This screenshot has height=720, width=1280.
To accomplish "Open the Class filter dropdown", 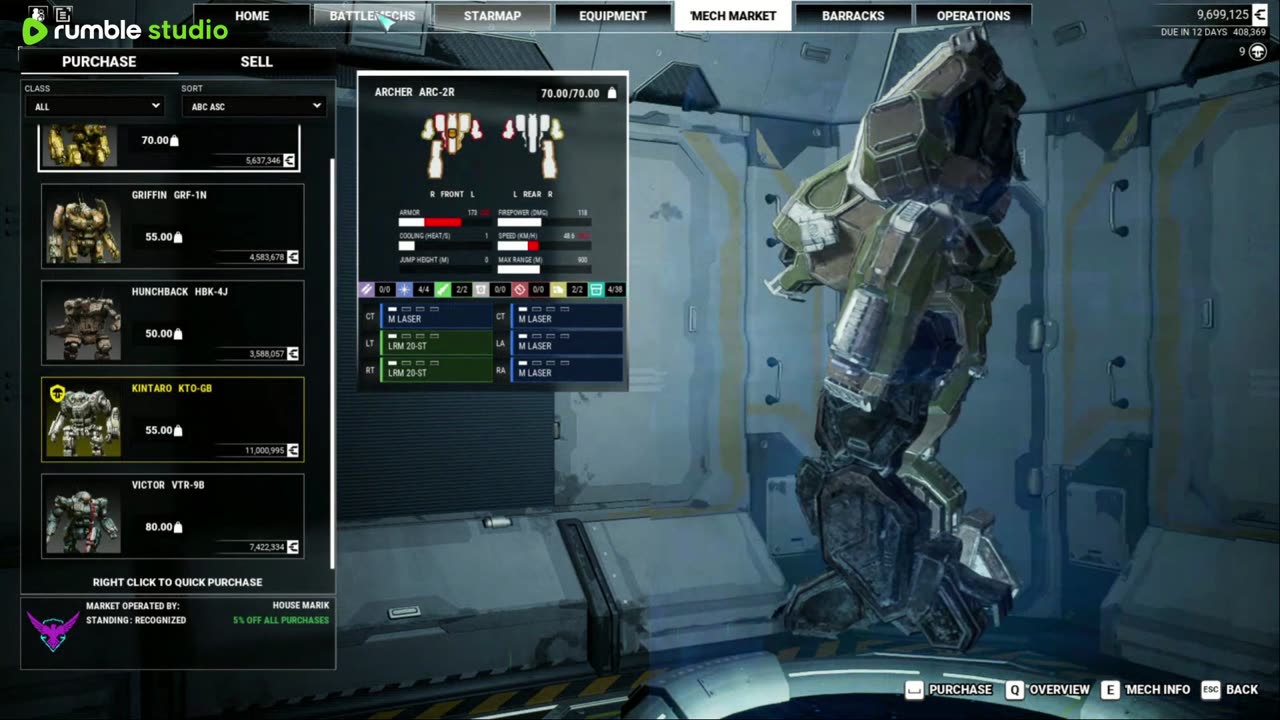I will pos(94,106).
